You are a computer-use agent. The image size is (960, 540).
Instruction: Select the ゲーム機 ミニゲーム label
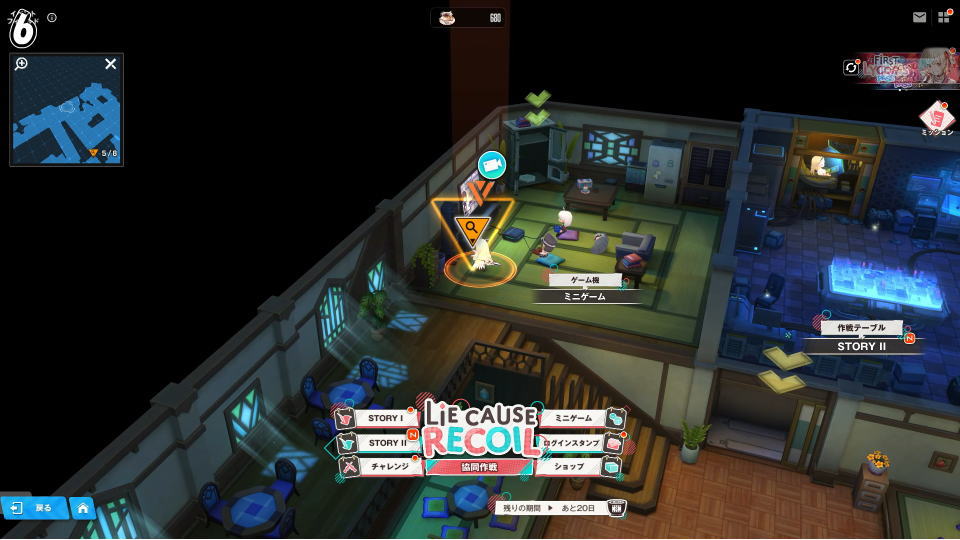pos(583,288)
